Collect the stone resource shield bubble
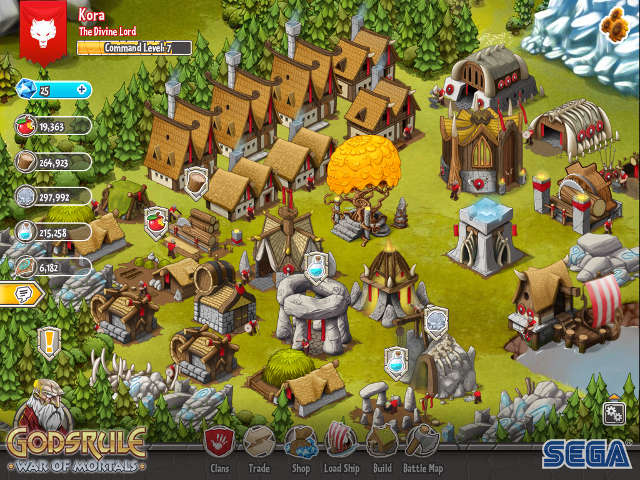640x480 pixels. click(436, 321)
